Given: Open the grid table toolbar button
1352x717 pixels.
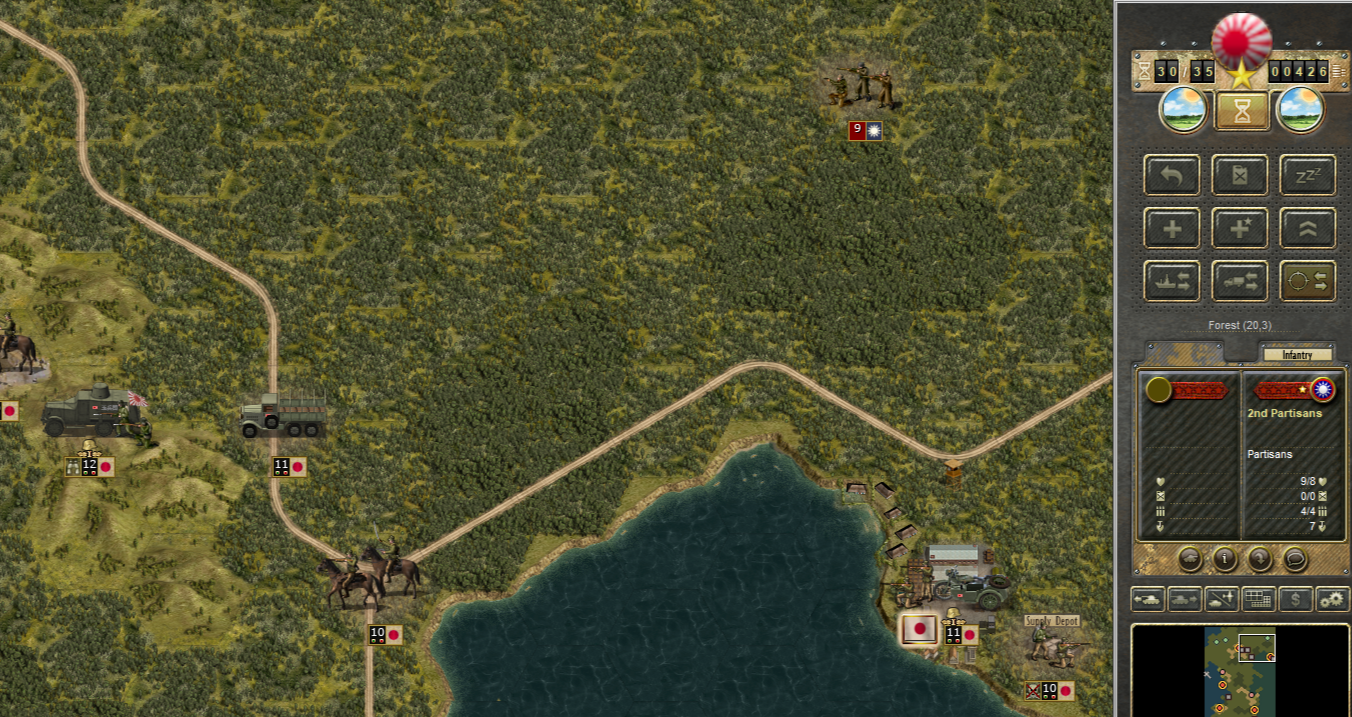Looking at the screenshot, I should (1259, 600).
